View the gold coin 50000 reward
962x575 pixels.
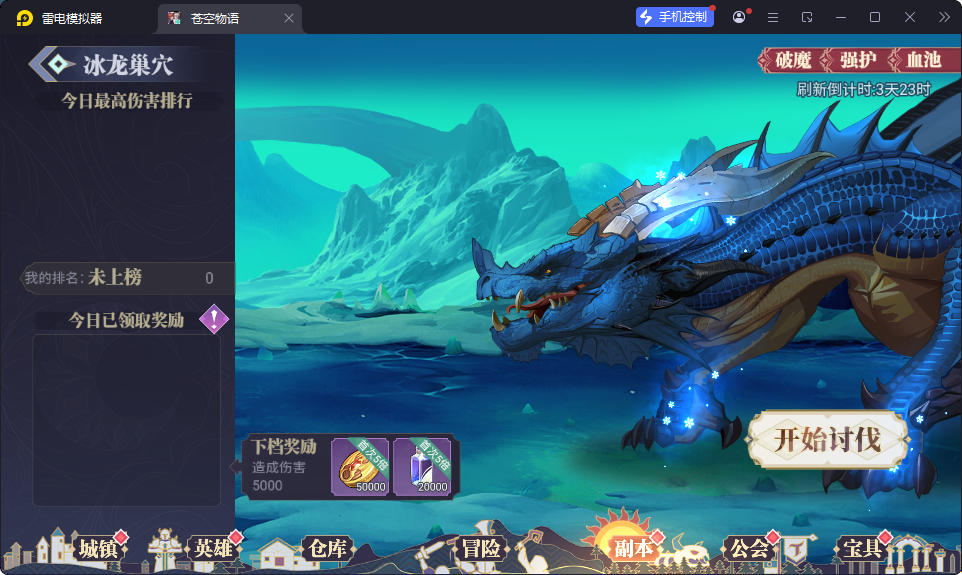coord(360,466)
